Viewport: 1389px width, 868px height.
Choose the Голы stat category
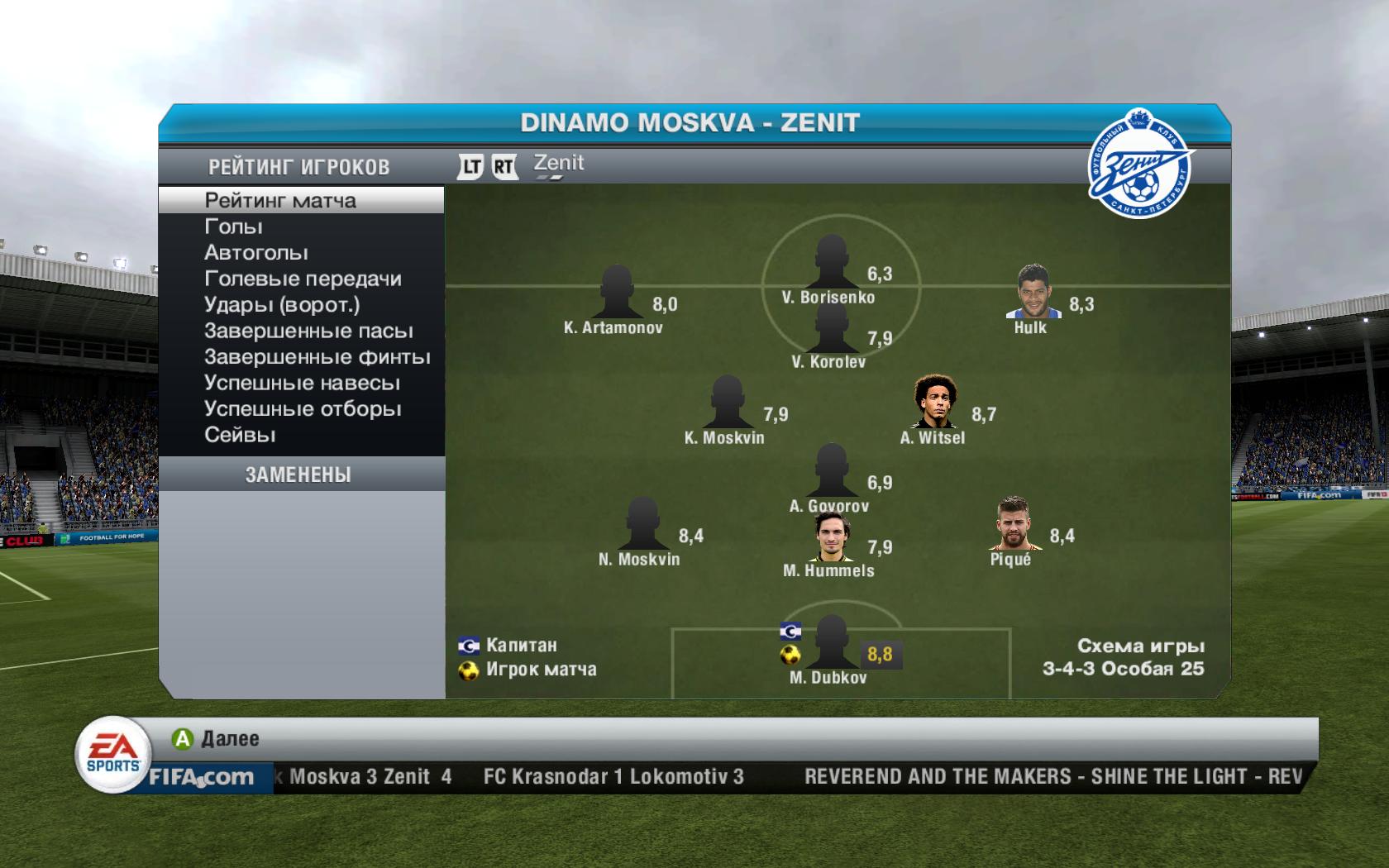coord(234,227)
